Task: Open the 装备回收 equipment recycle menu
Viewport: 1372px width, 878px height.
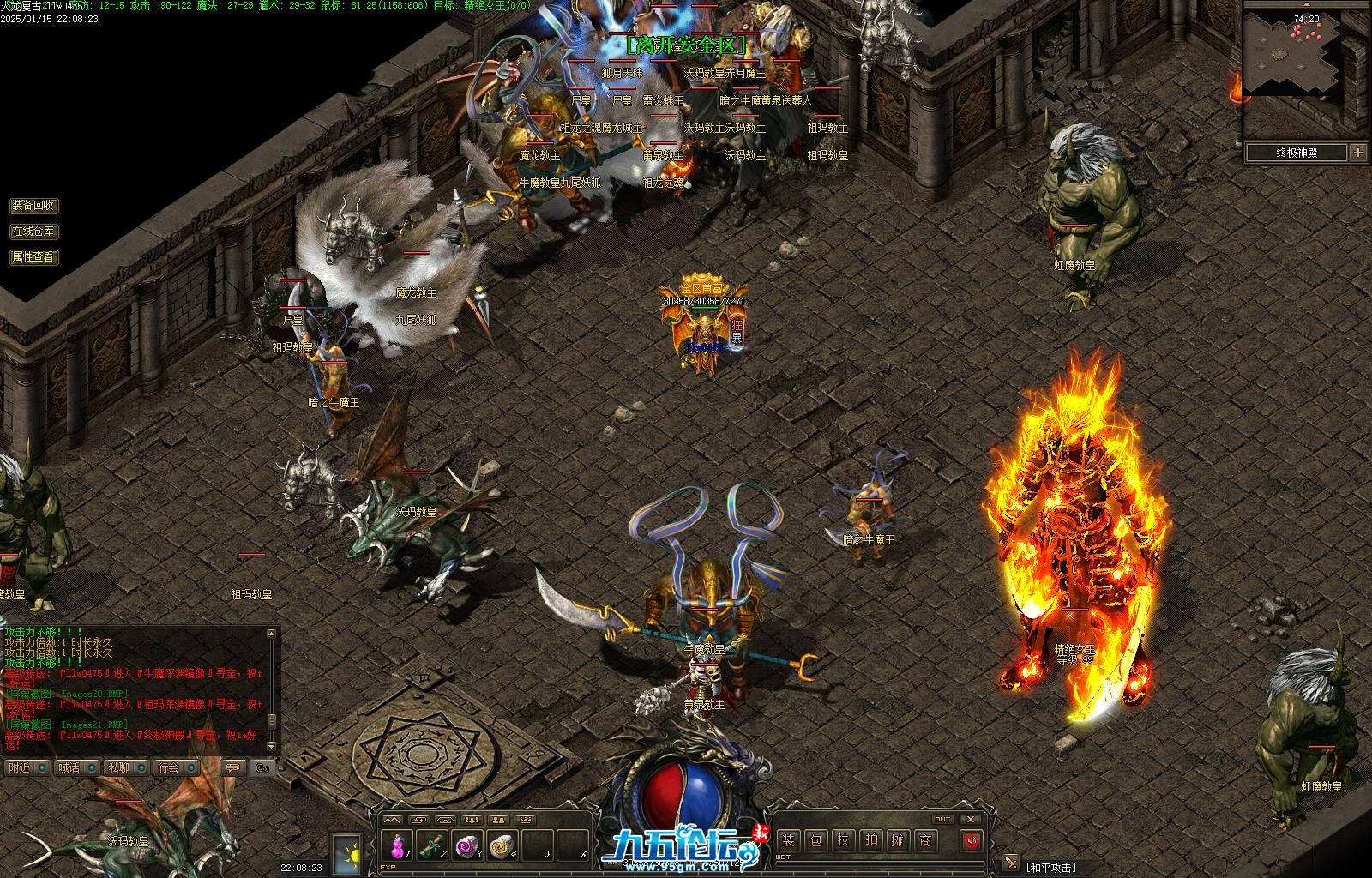Action: [x=33, y=206]
